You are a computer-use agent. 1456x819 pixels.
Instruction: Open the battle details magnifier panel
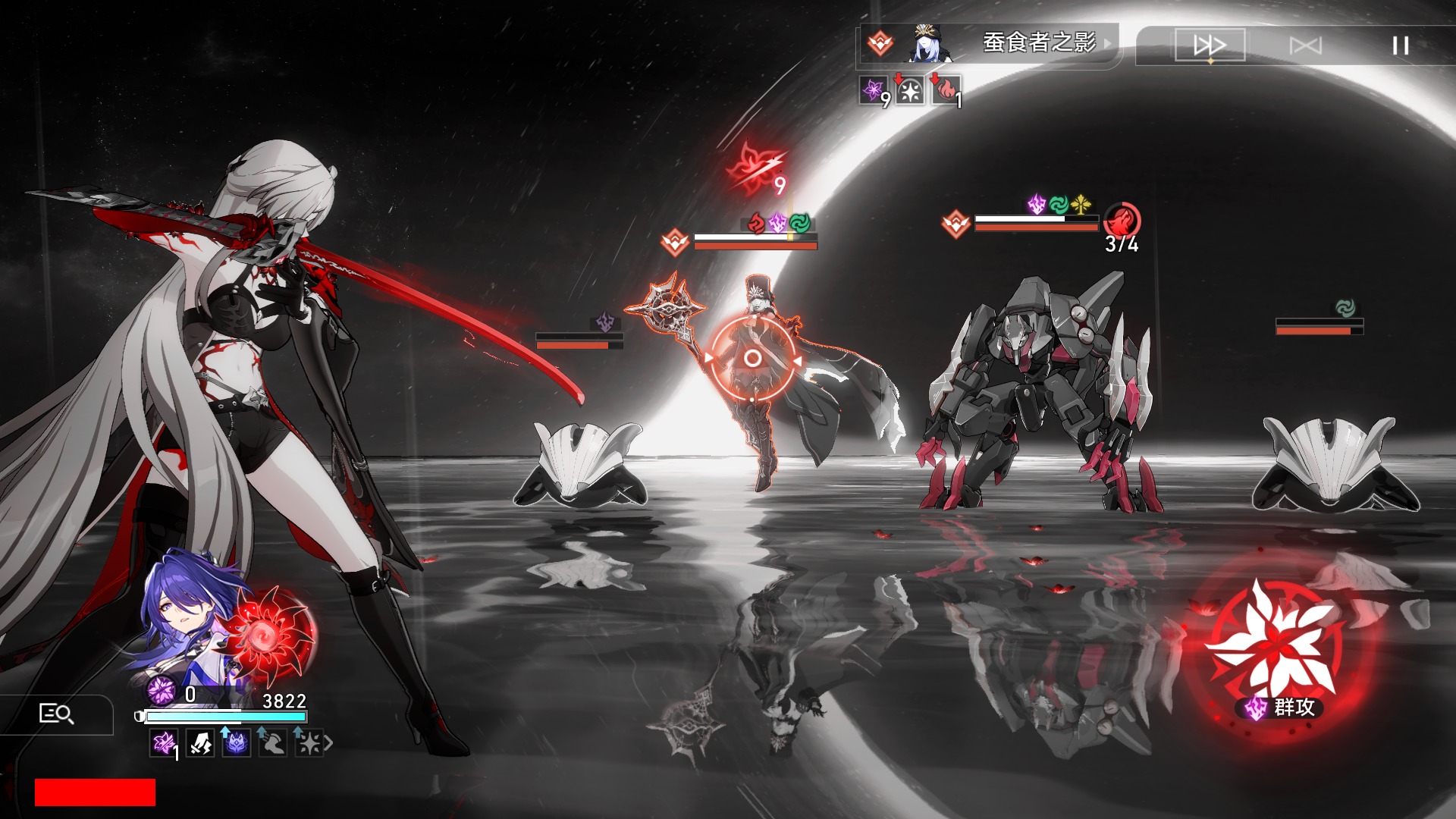56,714
